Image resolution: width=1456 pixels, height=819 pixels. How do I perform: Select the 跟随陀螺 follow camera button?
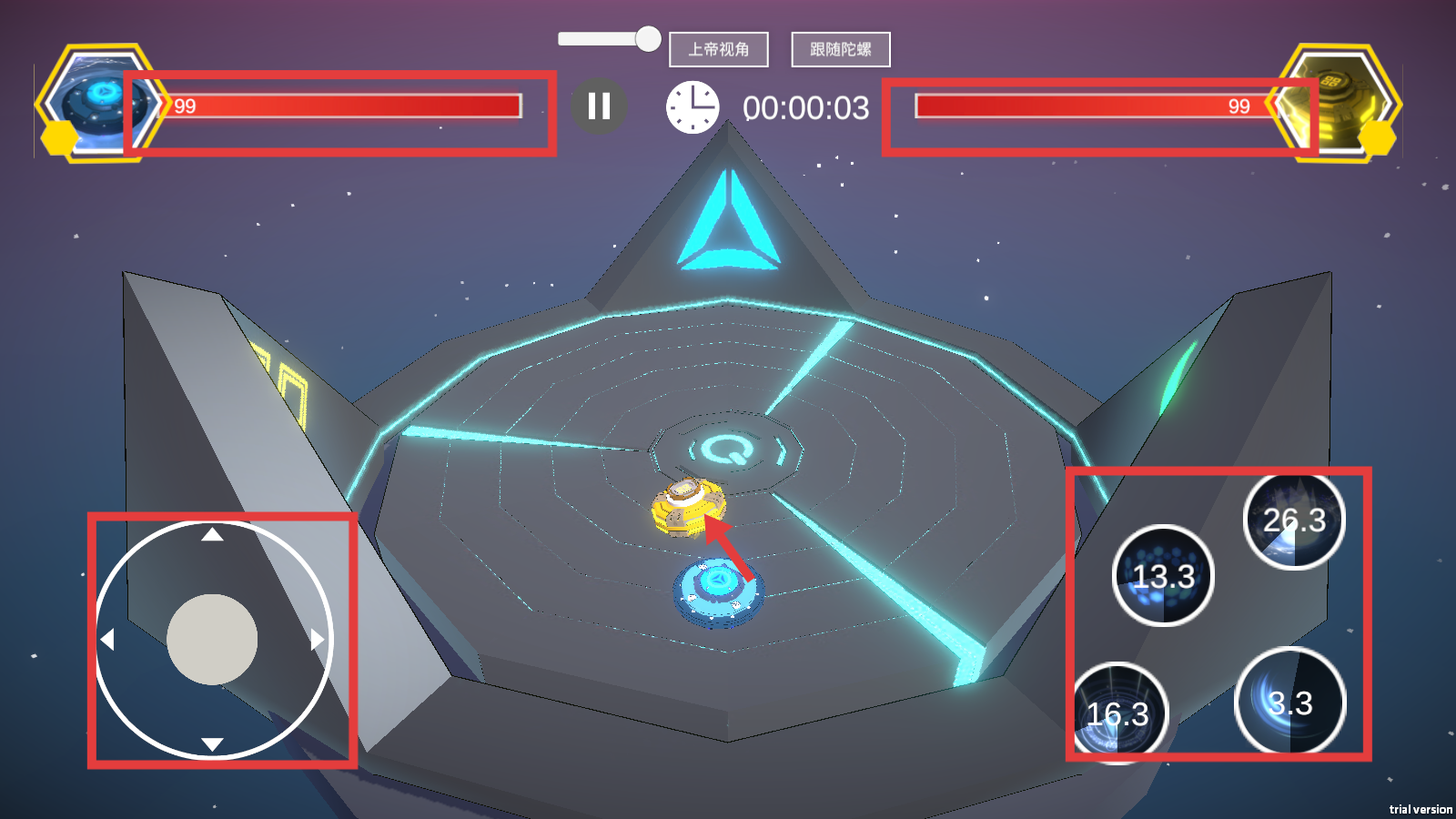[841, 49]
